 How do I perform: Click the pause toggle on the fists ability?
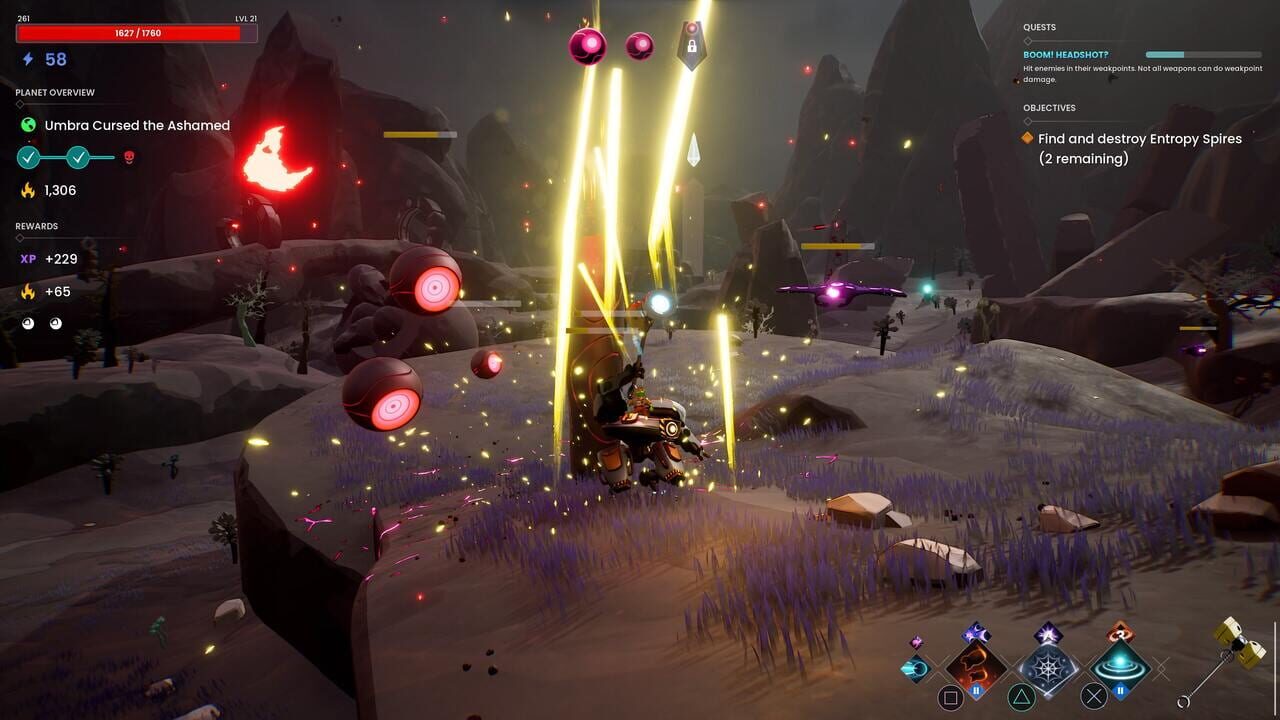(x=976, y=689)
